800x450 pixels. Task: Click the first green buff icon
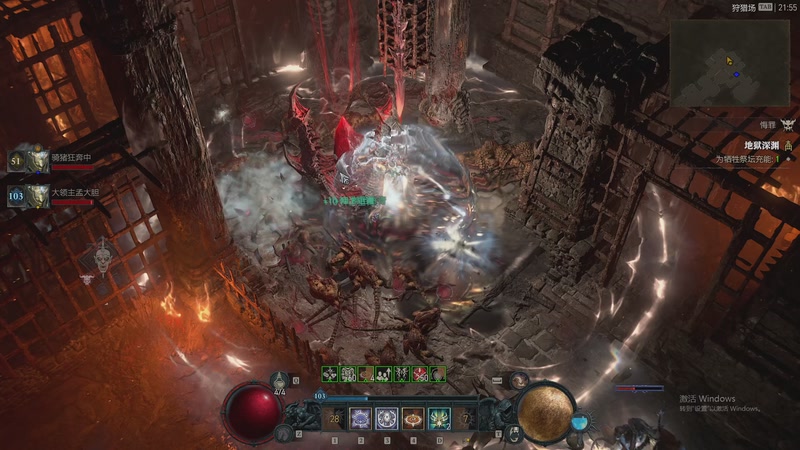[329, 373]
